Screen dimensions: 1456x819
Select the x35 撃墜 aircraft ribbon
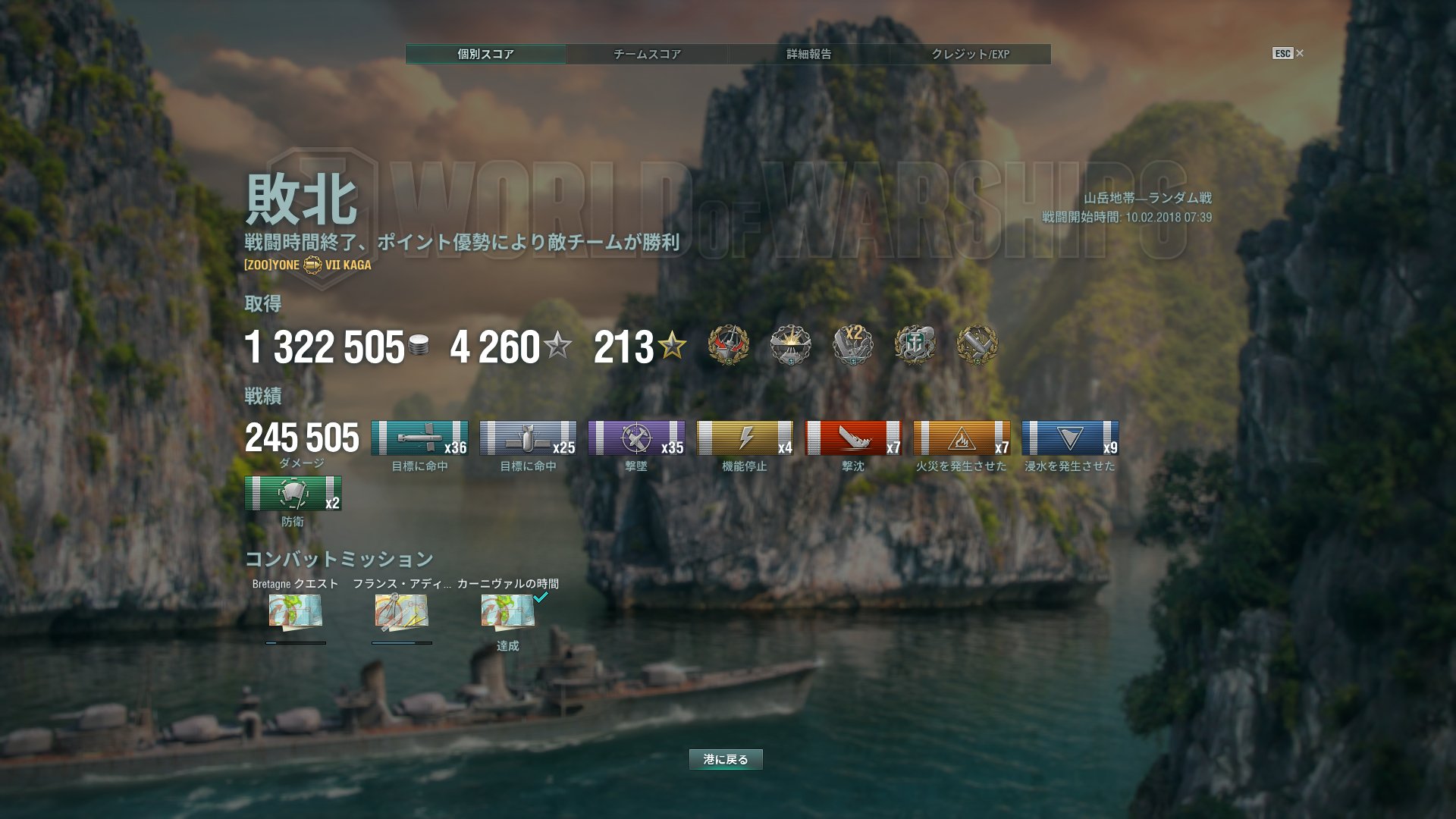coord(636,438)
